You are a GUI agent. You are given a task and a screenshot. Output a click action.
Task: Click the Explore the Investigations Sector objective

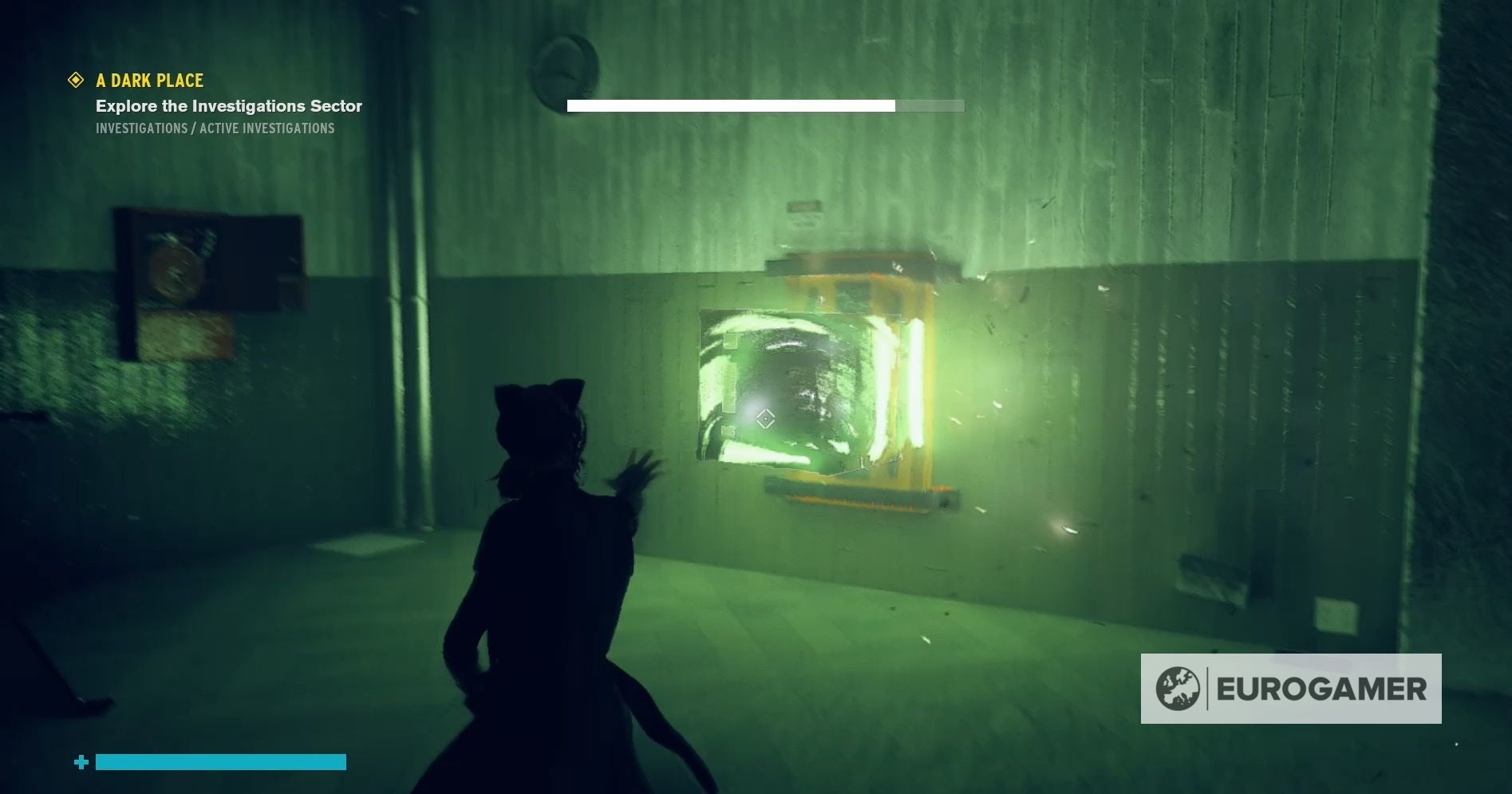coord(229,106)
